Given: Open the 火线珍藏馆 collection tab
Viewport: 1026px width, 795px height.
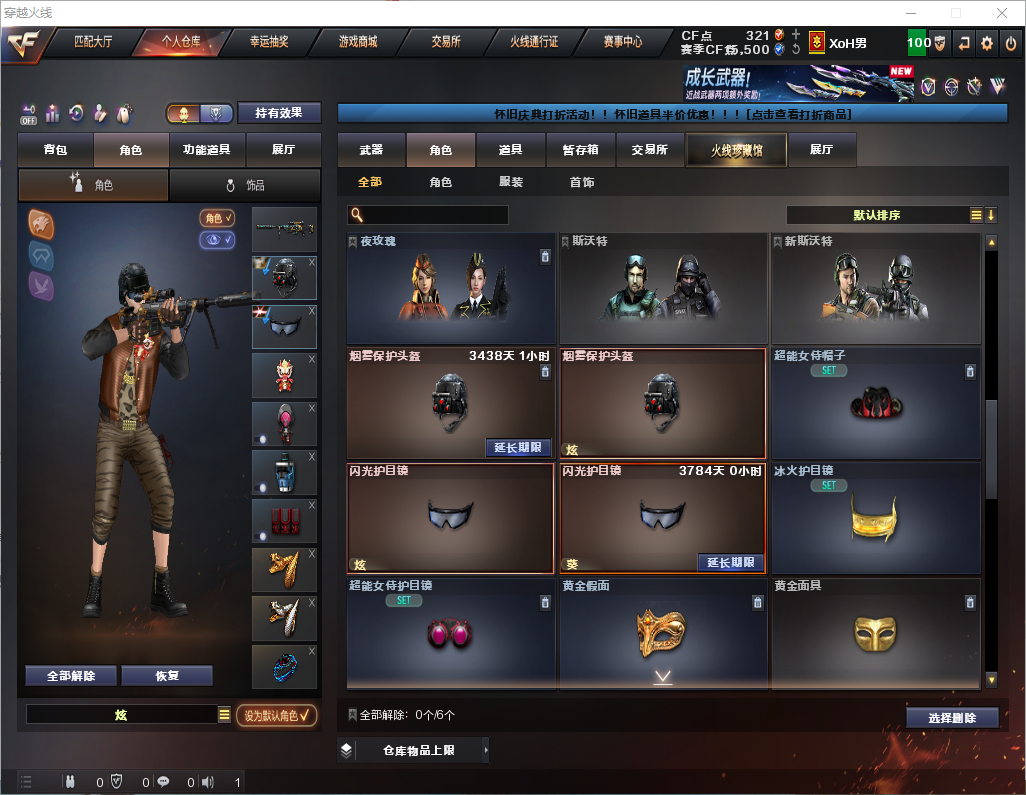Looking at the screenshot, I should (736, 150).
